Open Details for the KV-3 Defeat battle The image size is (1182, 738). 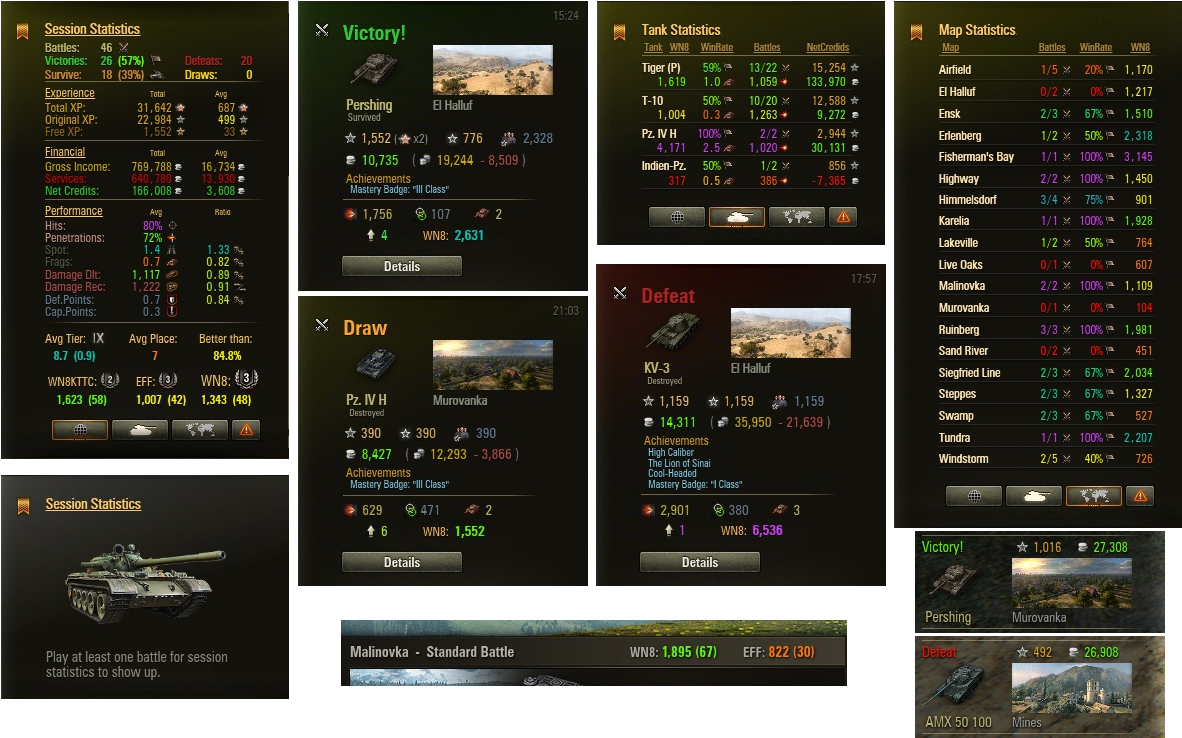pyautogui.click(x=700, y=562)
